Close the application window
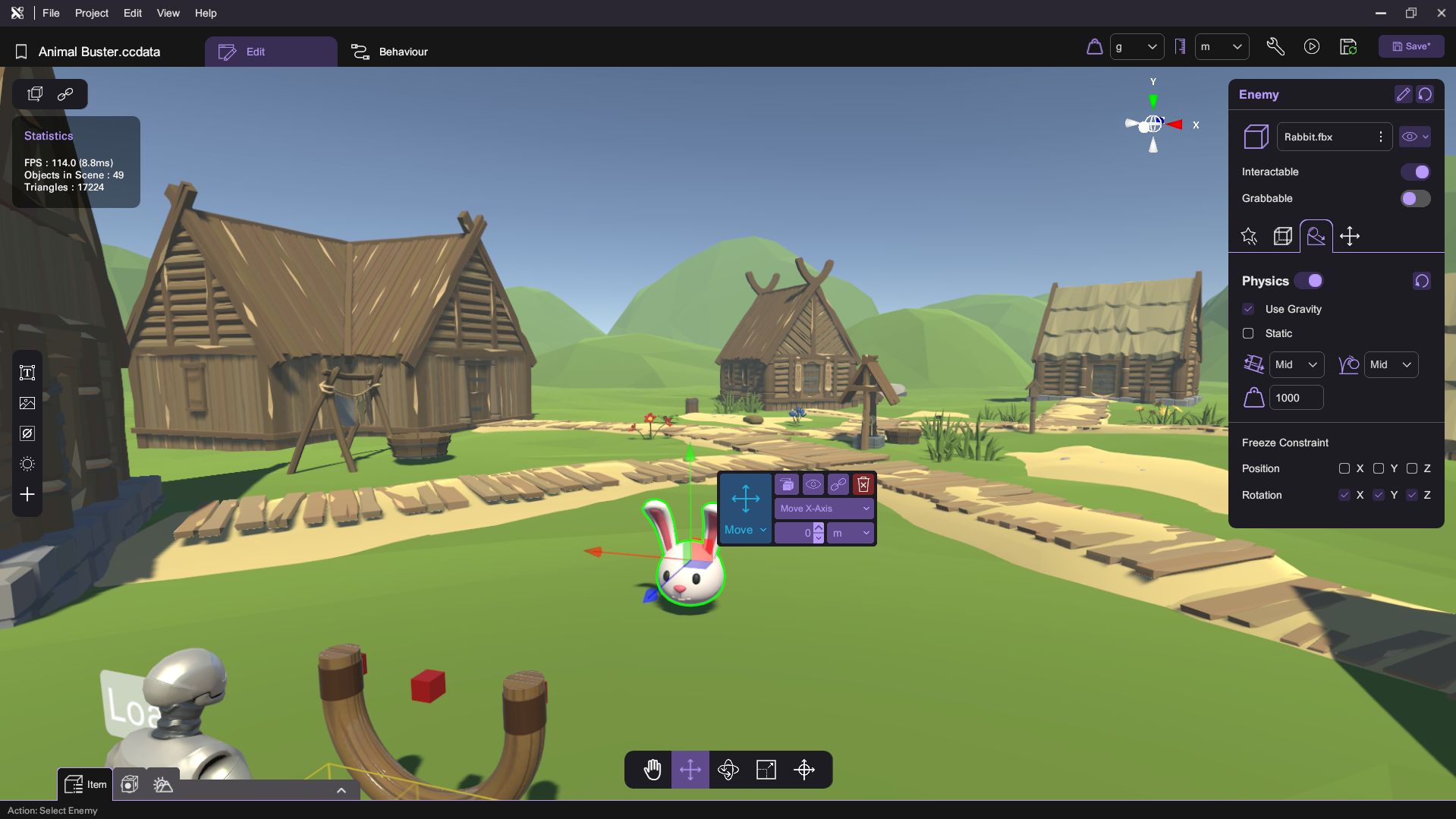 point(1441,13)
